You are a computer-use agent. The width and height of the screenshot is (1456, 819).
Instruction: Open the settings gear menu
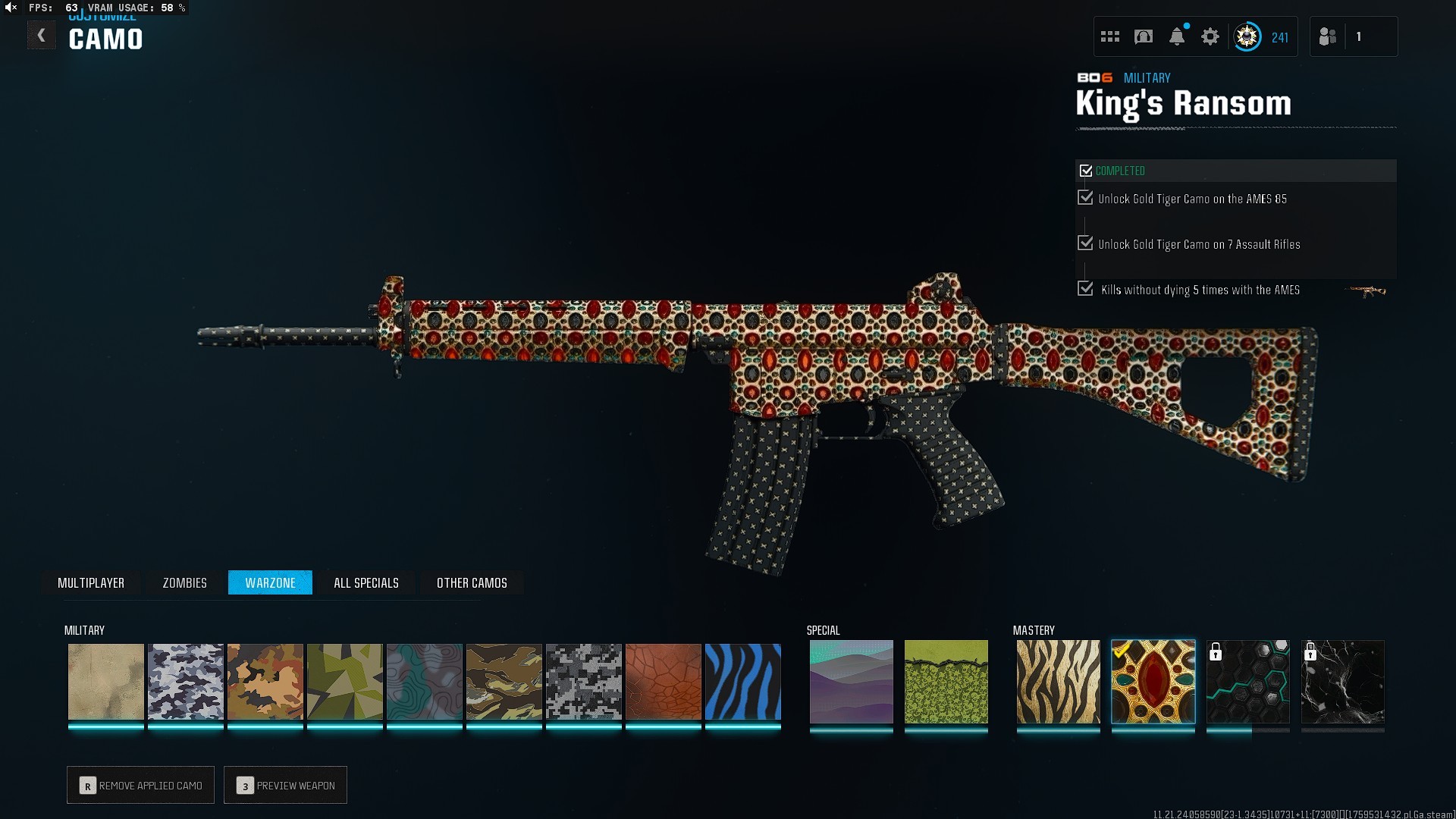1210,36
